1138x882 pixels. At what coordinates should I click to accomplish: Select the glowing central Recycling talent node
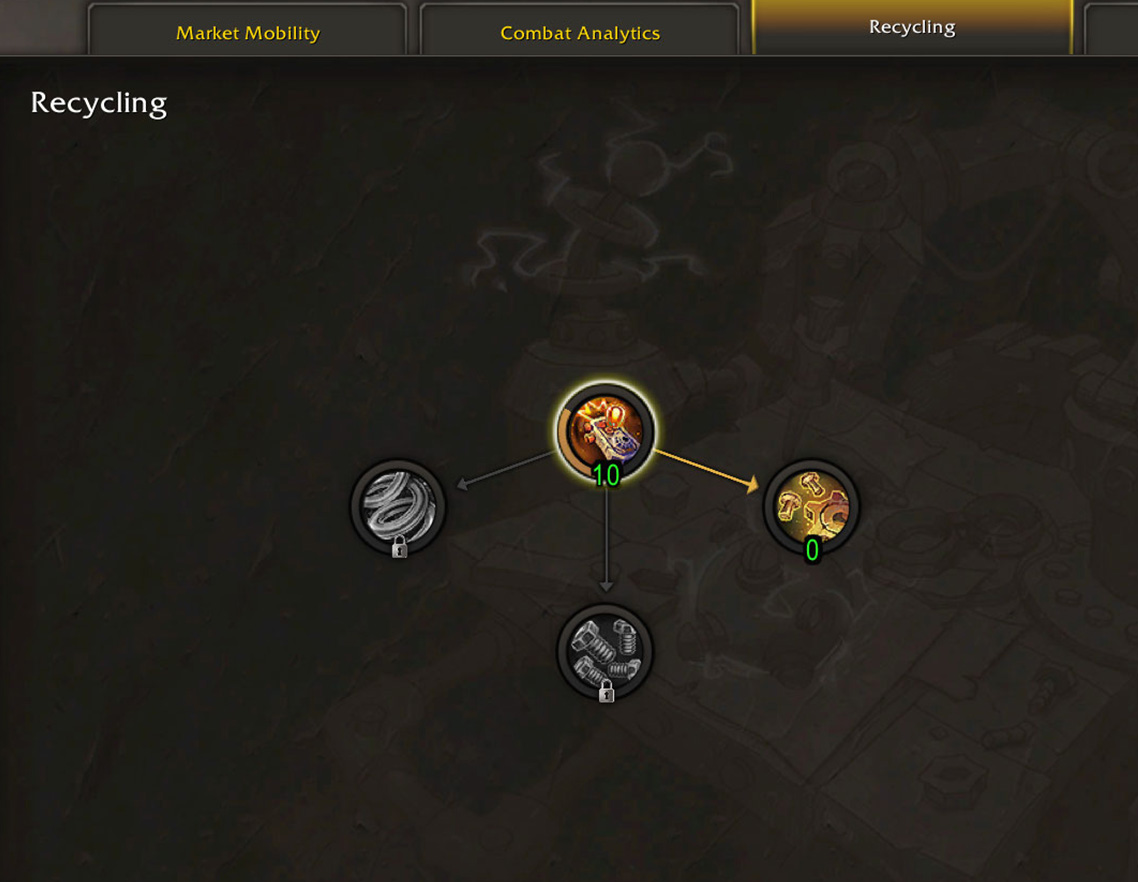tap(605, 432)
